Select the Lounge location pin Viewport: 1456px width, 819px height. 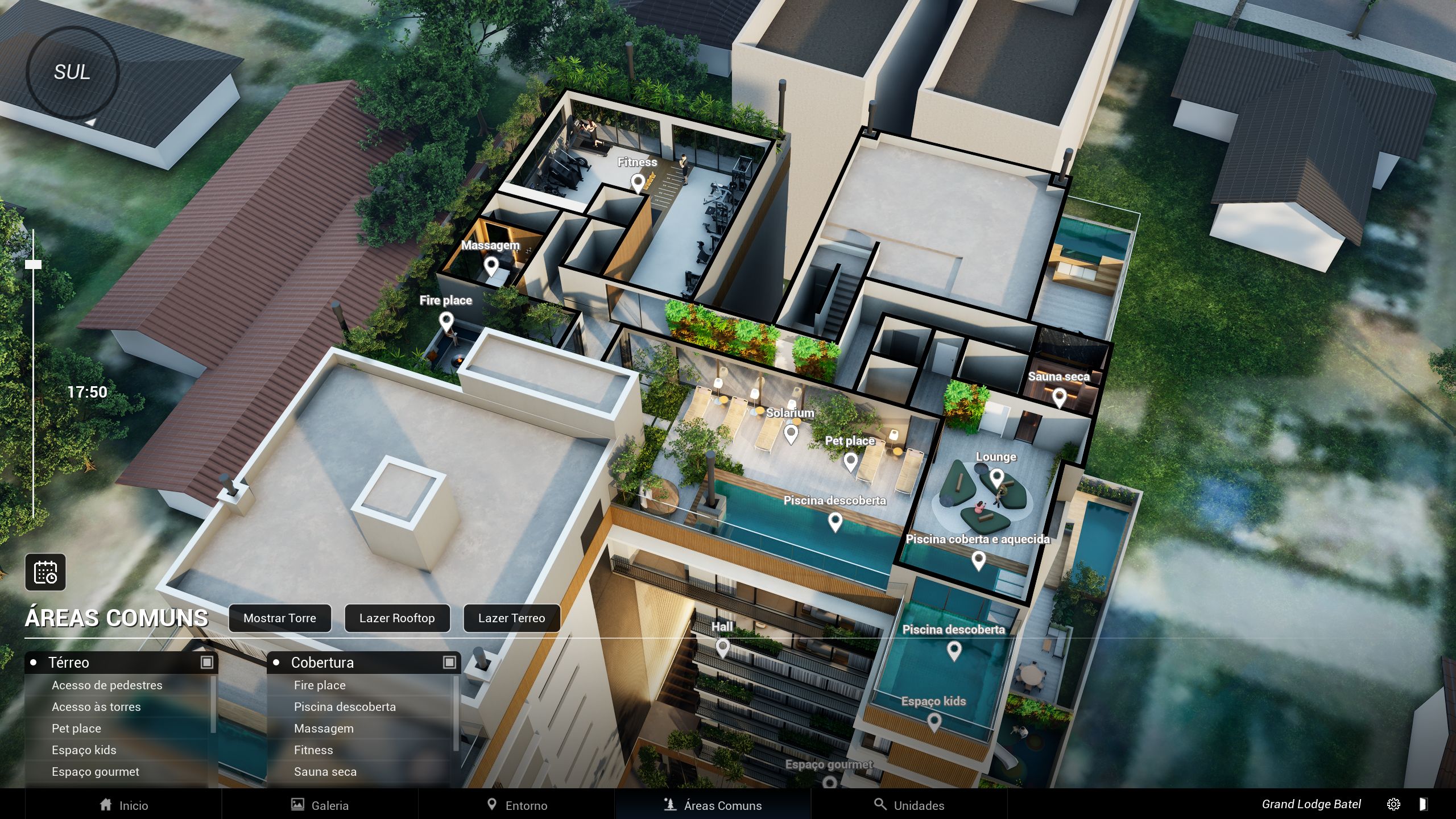996,477
